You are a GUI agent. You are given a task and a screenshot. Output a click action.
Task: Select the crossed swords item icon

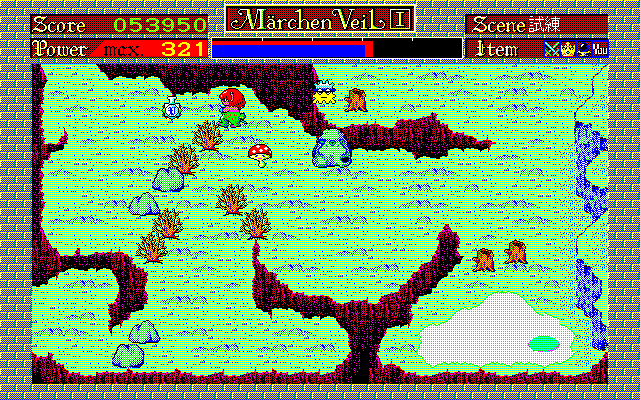pyautogui.click(x=550, y=47)
